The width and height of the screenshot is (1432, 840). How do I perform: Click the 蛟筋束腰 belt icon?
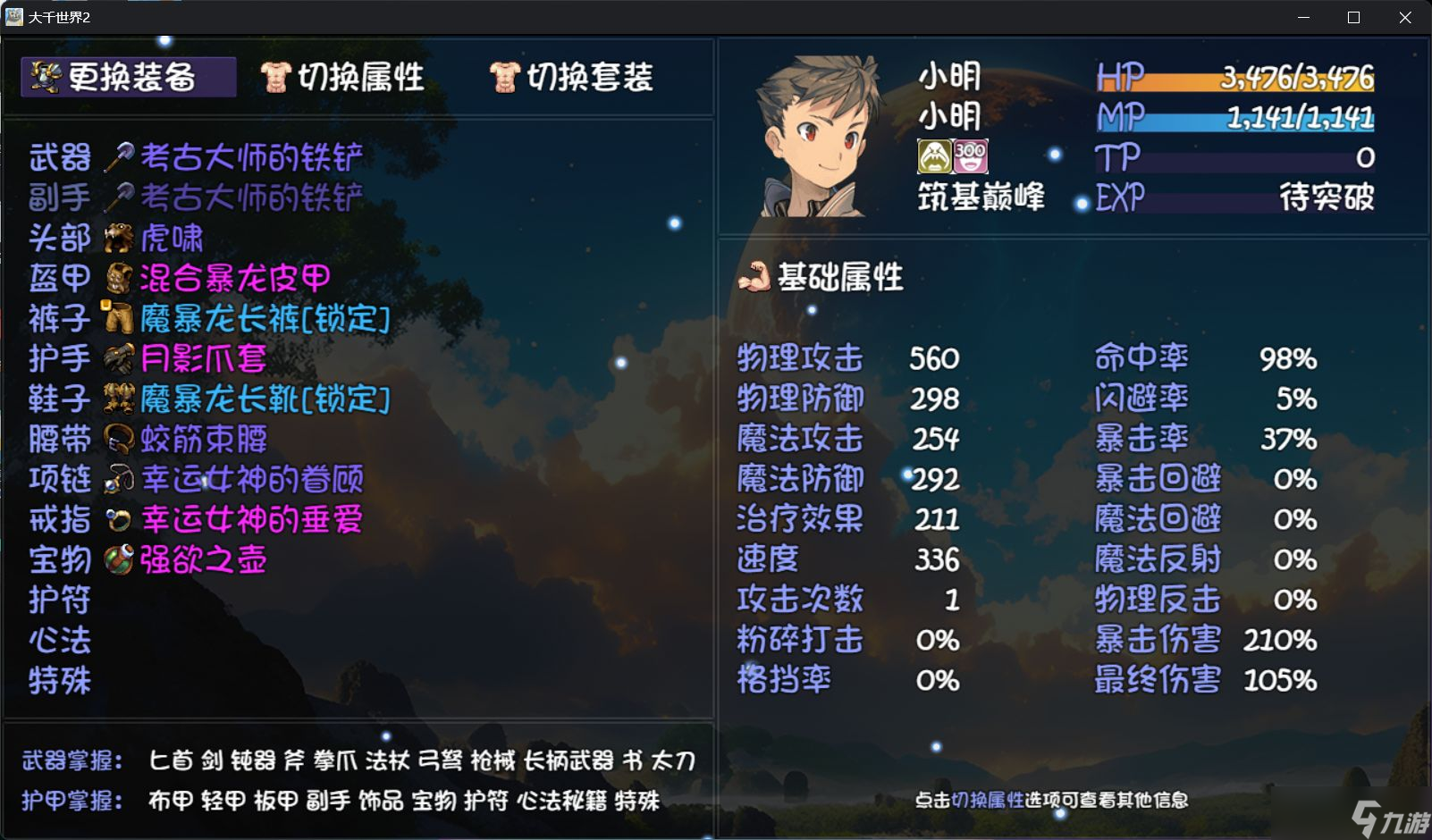[x=120, y=438]
